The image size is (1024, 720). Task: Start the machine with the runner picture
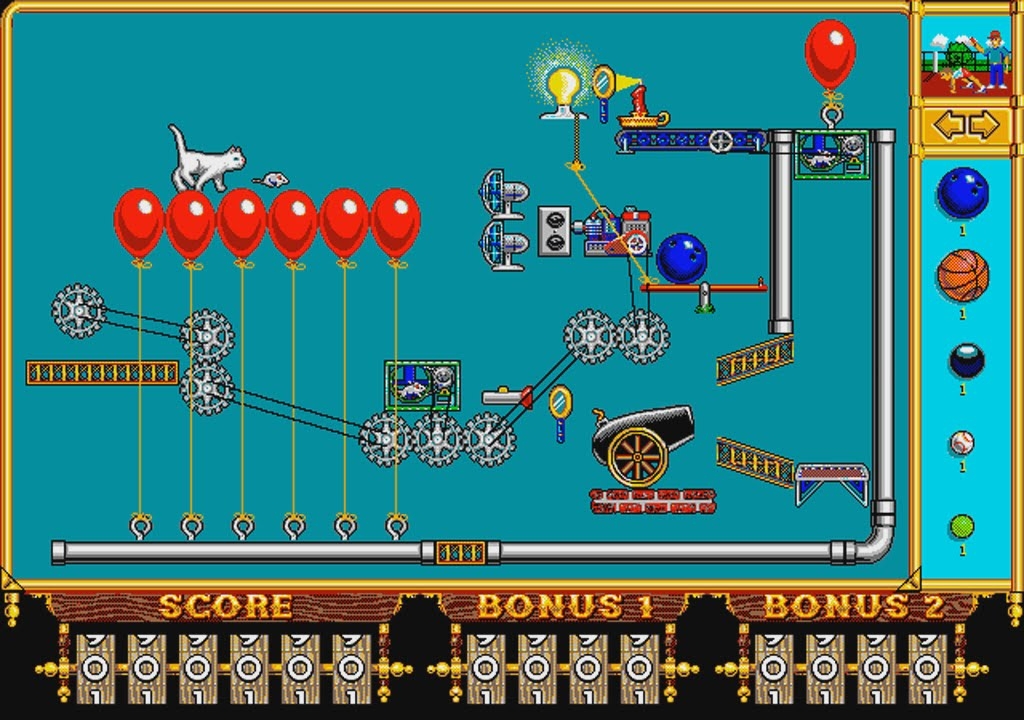(x=966, y=63)
